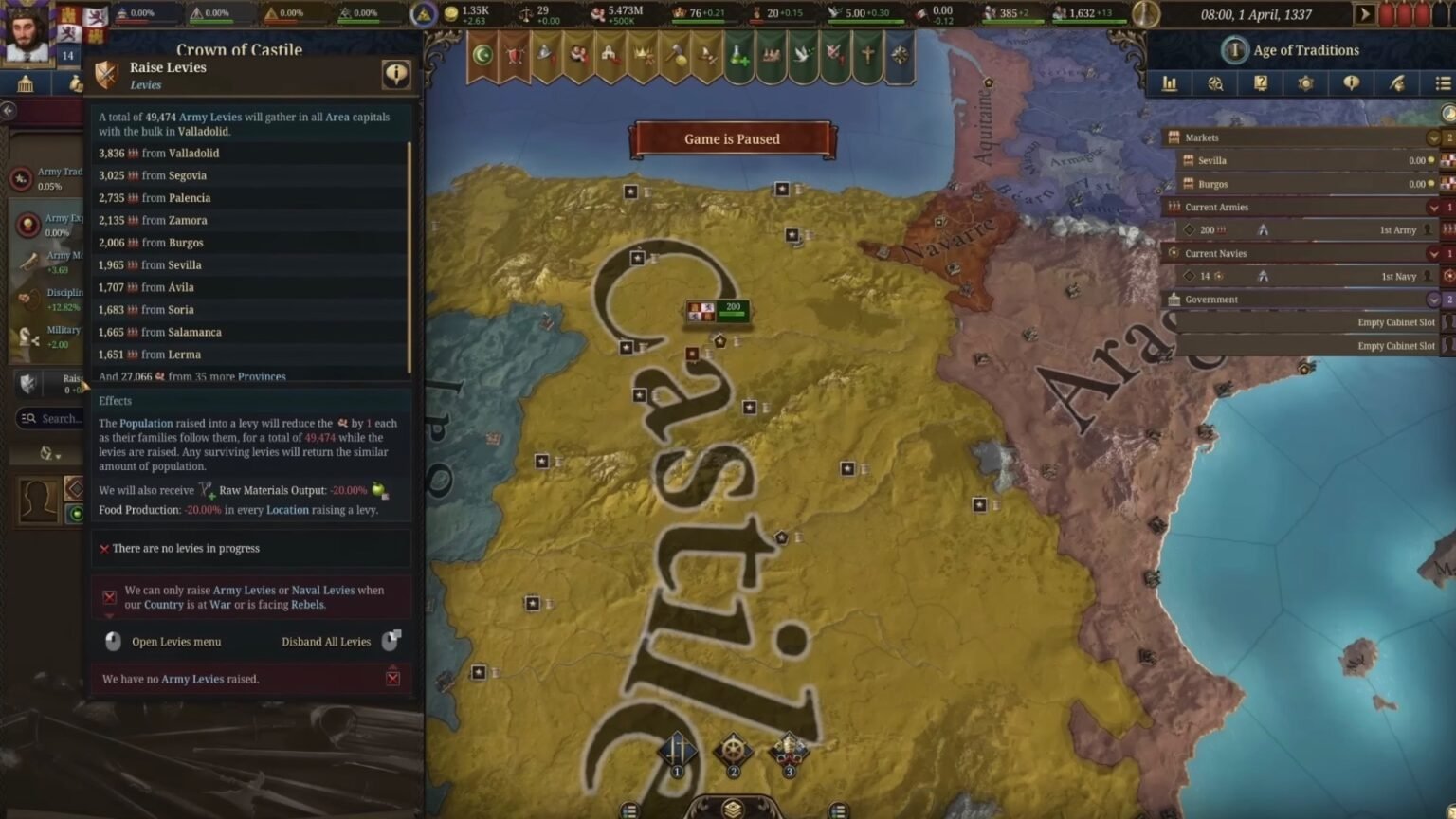1456x819 pixels.
Task: Click the dove peace banner icon
Action: 802,54
